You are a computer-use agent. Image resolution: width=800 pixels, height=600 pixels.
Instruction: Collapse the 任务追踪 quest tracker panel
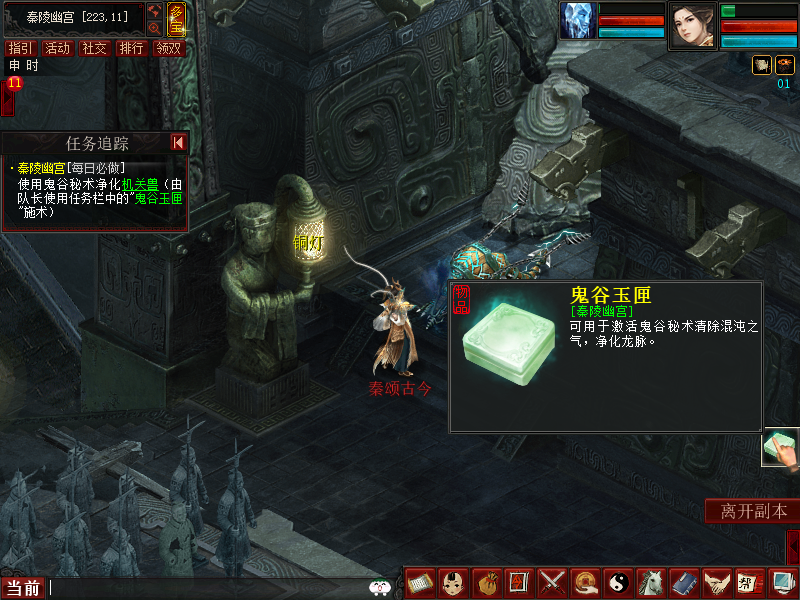178,143
